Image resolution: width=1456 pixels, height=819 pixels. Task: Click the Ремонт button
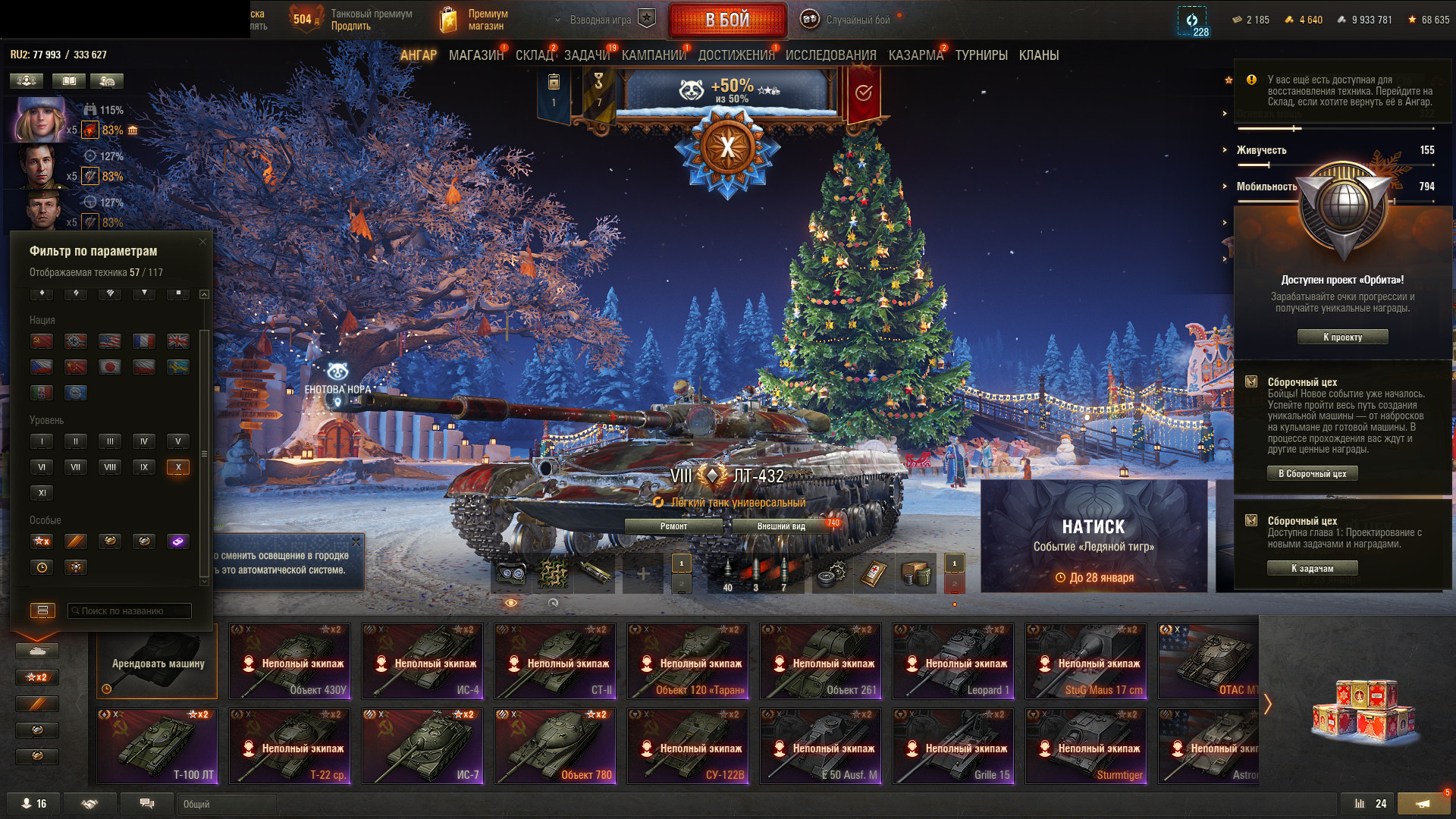pos(673,526)
